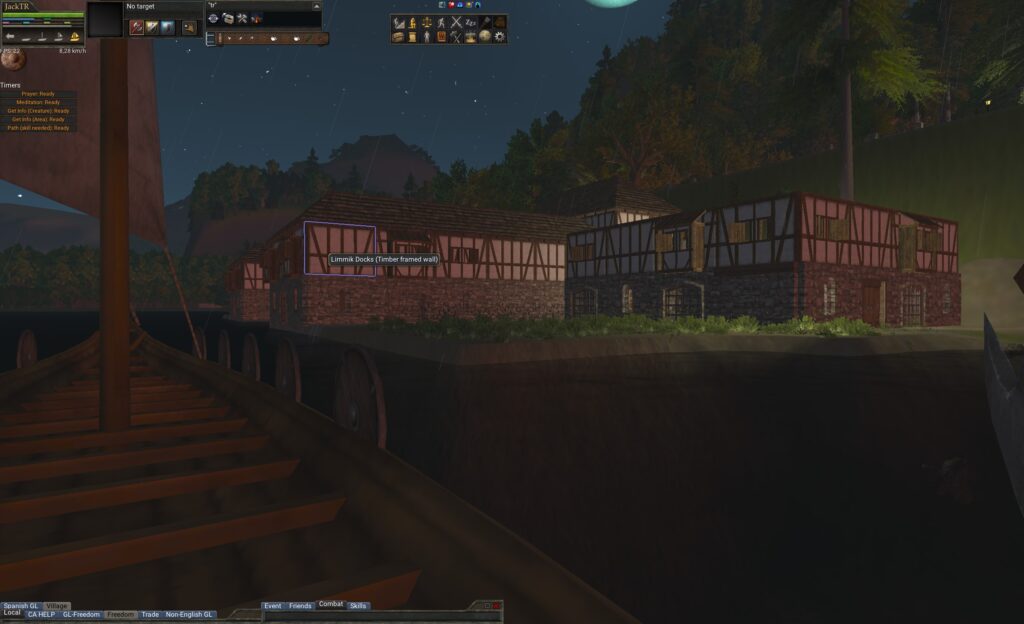The image size is (1024, 624).
Task: Open the crossed swords combat icon
Action: [x=456, y=22]
